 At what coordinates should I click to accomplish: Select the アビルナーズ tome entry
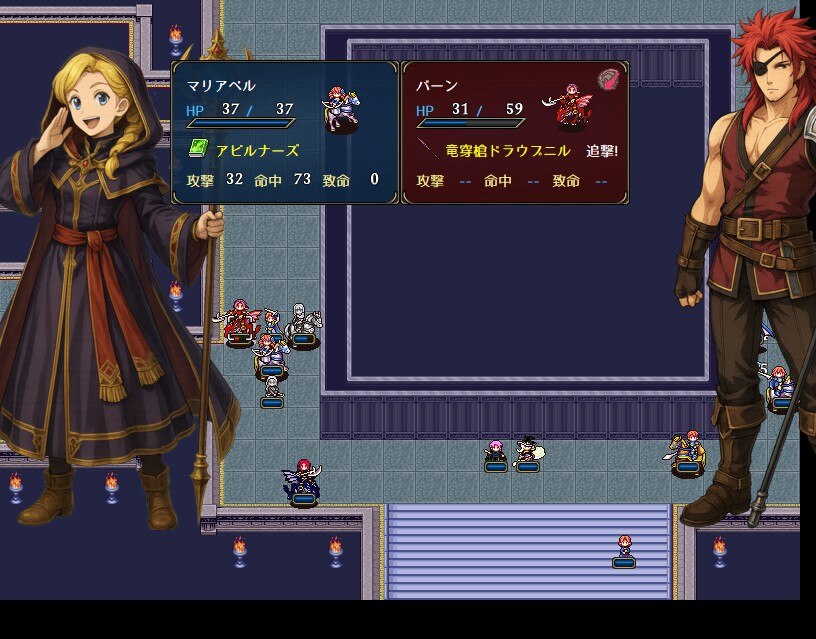coord(246,150)
